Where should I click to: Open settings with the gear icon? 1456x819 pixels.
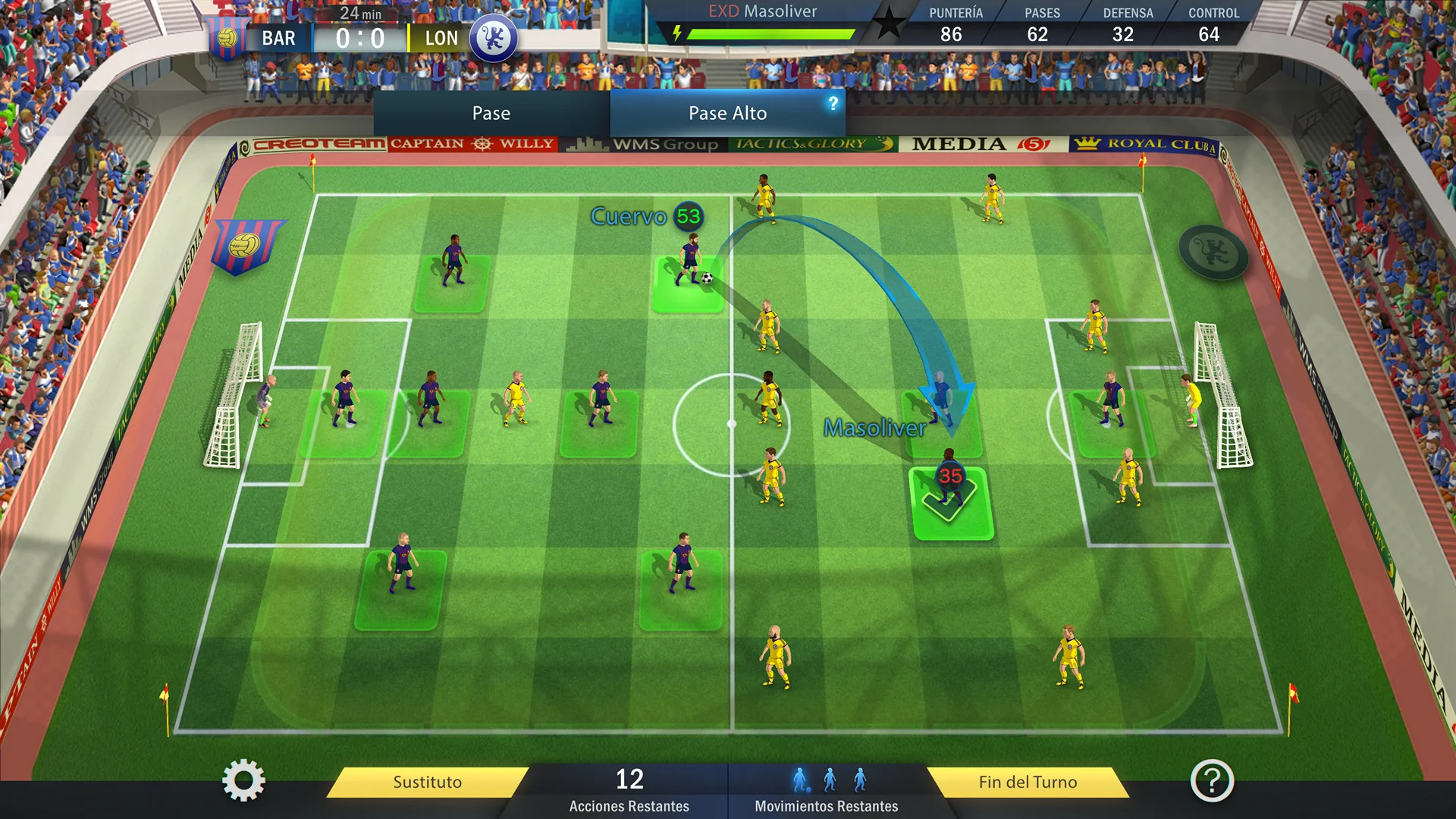pyautogui.click(x=243, y=781)
